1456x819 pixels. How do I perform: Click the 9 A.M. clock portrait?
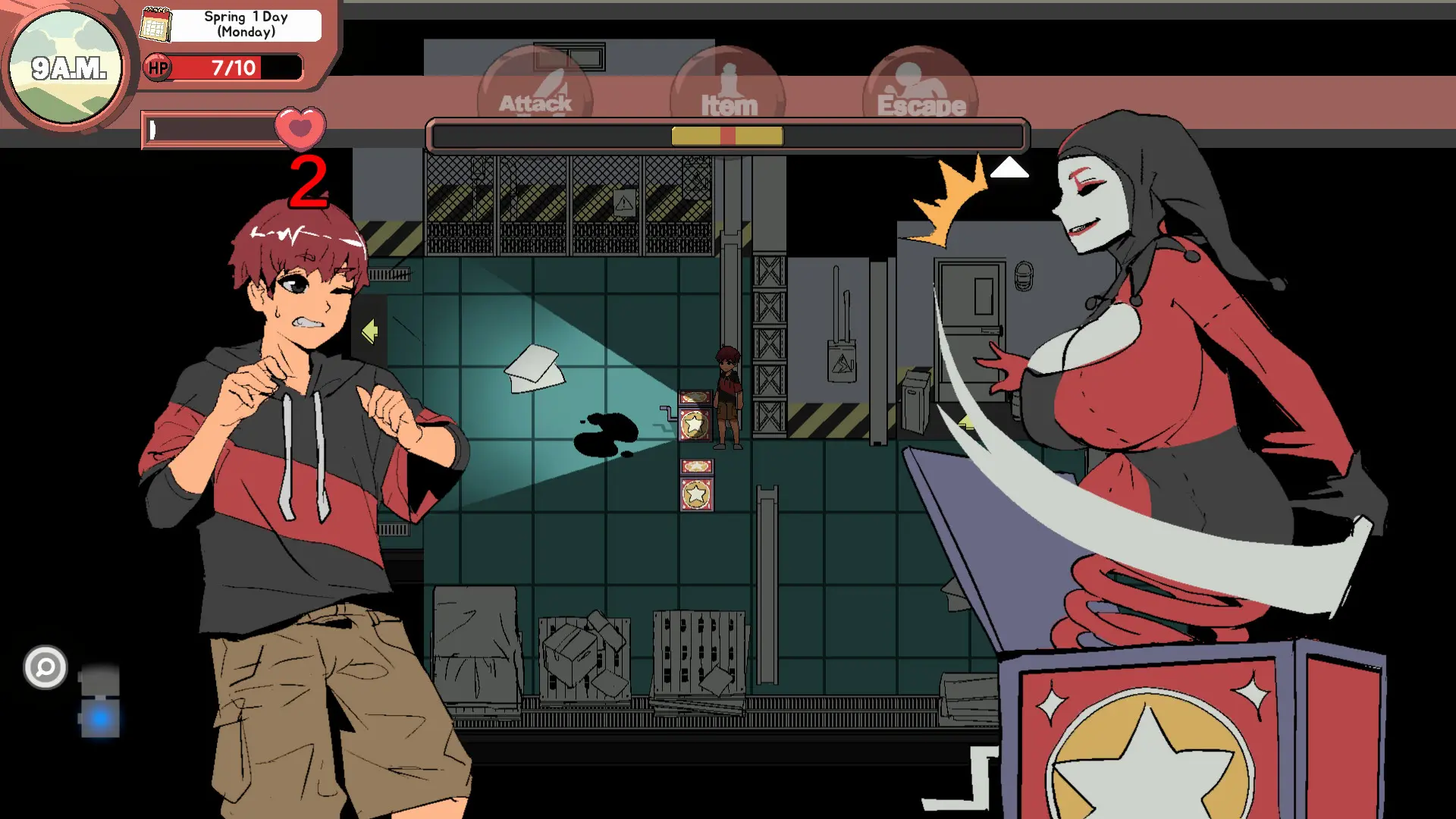[x=67, y=67]
